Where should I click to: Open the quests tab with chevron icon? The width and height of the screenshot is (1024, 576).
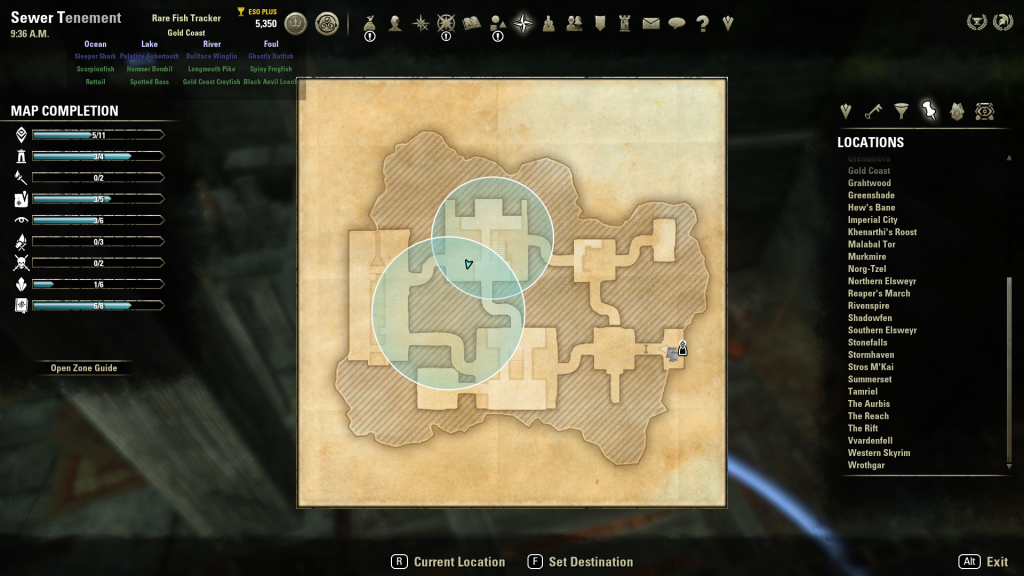click(x=846, y=110)
